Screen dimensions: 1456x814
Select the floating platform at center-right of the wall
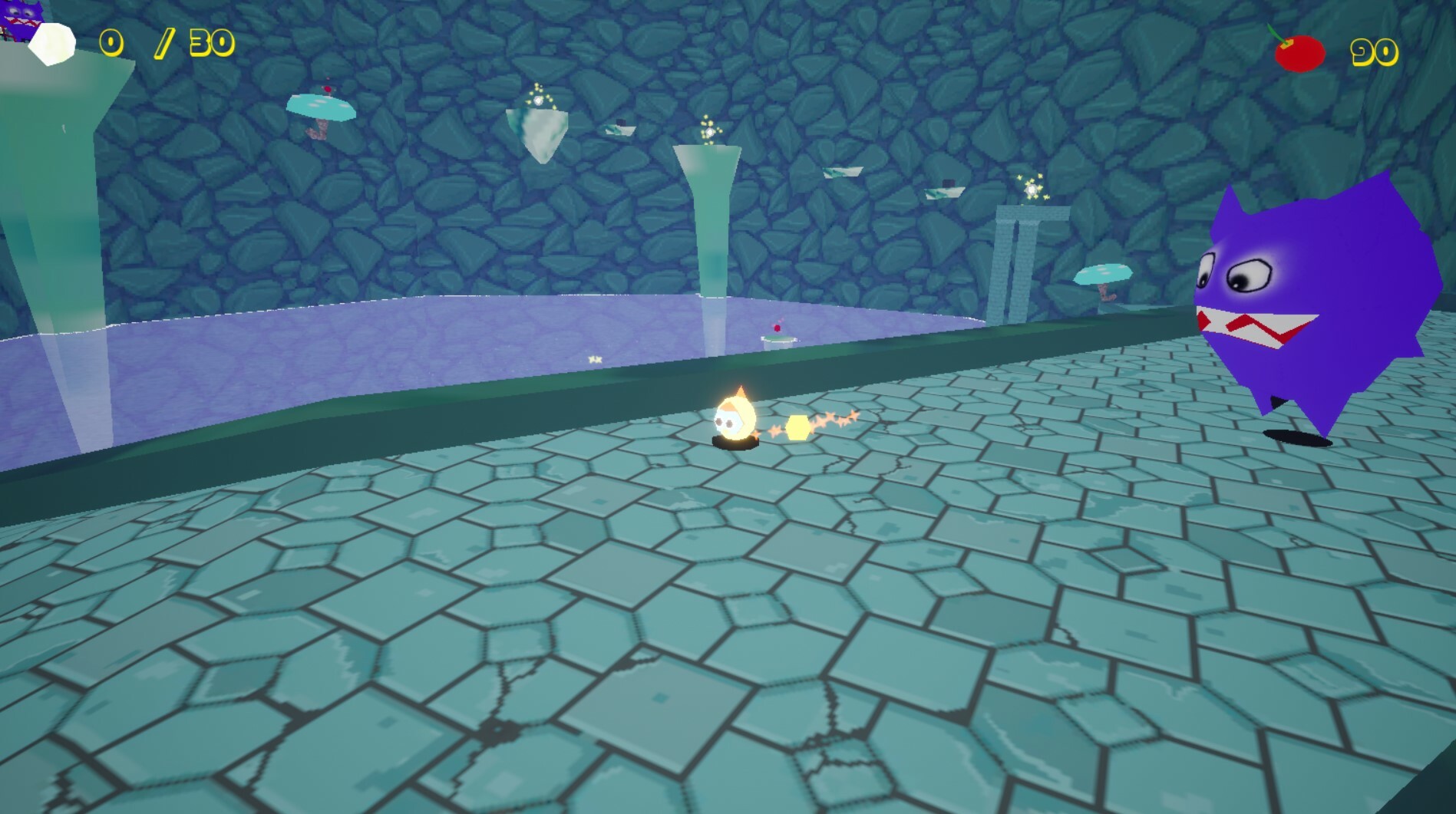(843, 170)
